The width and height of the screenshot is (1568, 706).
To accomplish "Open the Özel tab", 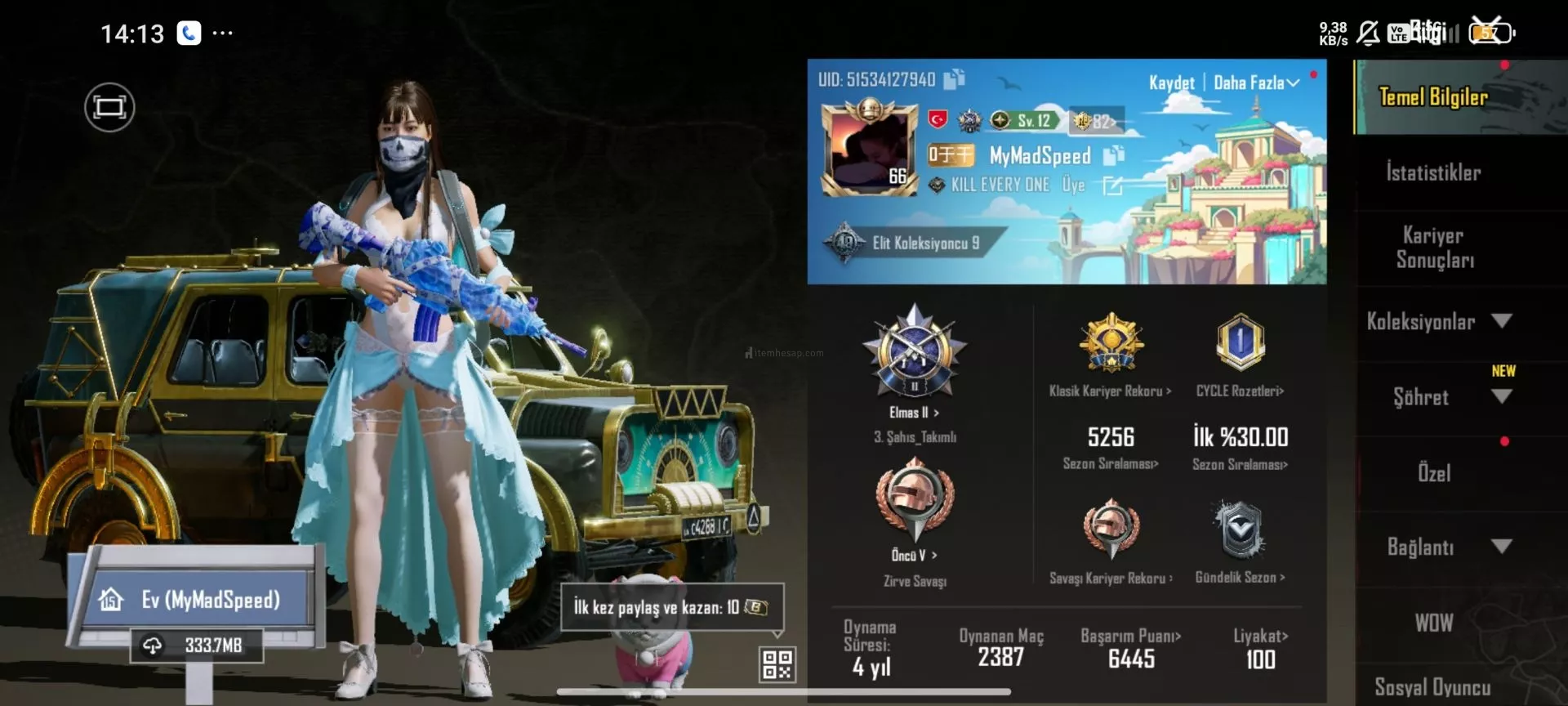I will click(x=1434, y=472).
